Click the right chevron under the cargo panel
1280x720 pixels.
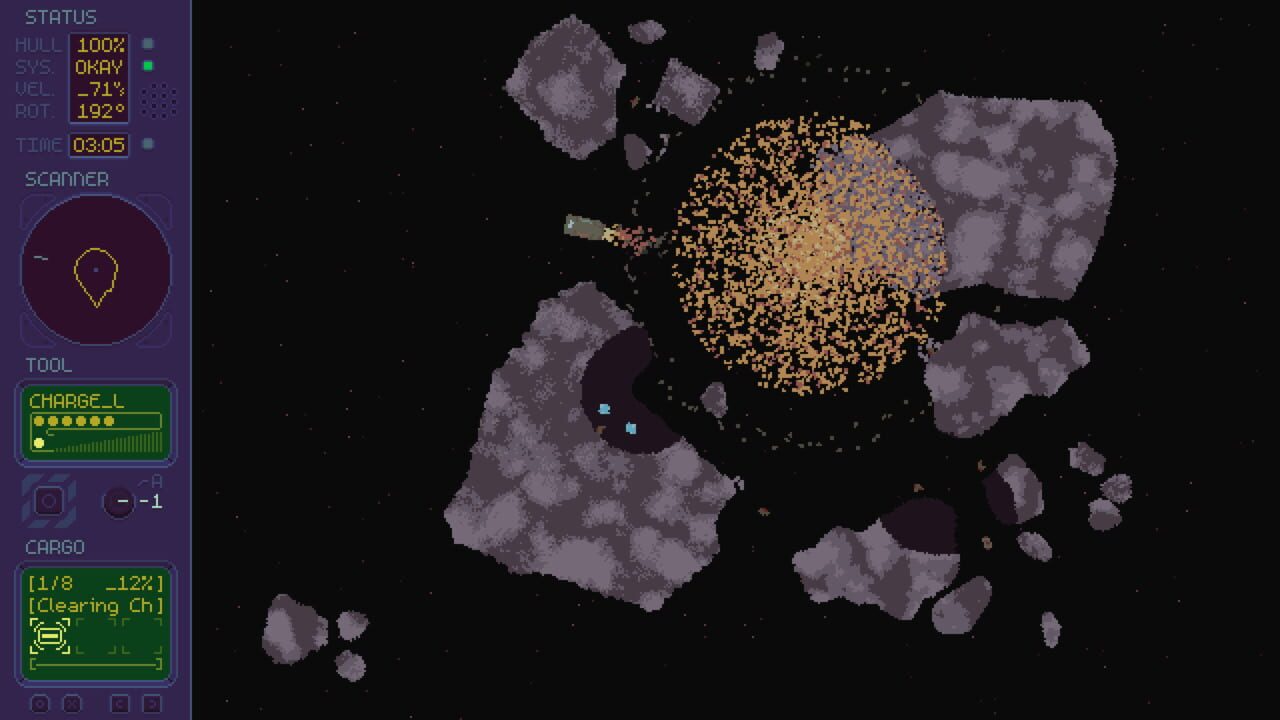pos(150,705)
